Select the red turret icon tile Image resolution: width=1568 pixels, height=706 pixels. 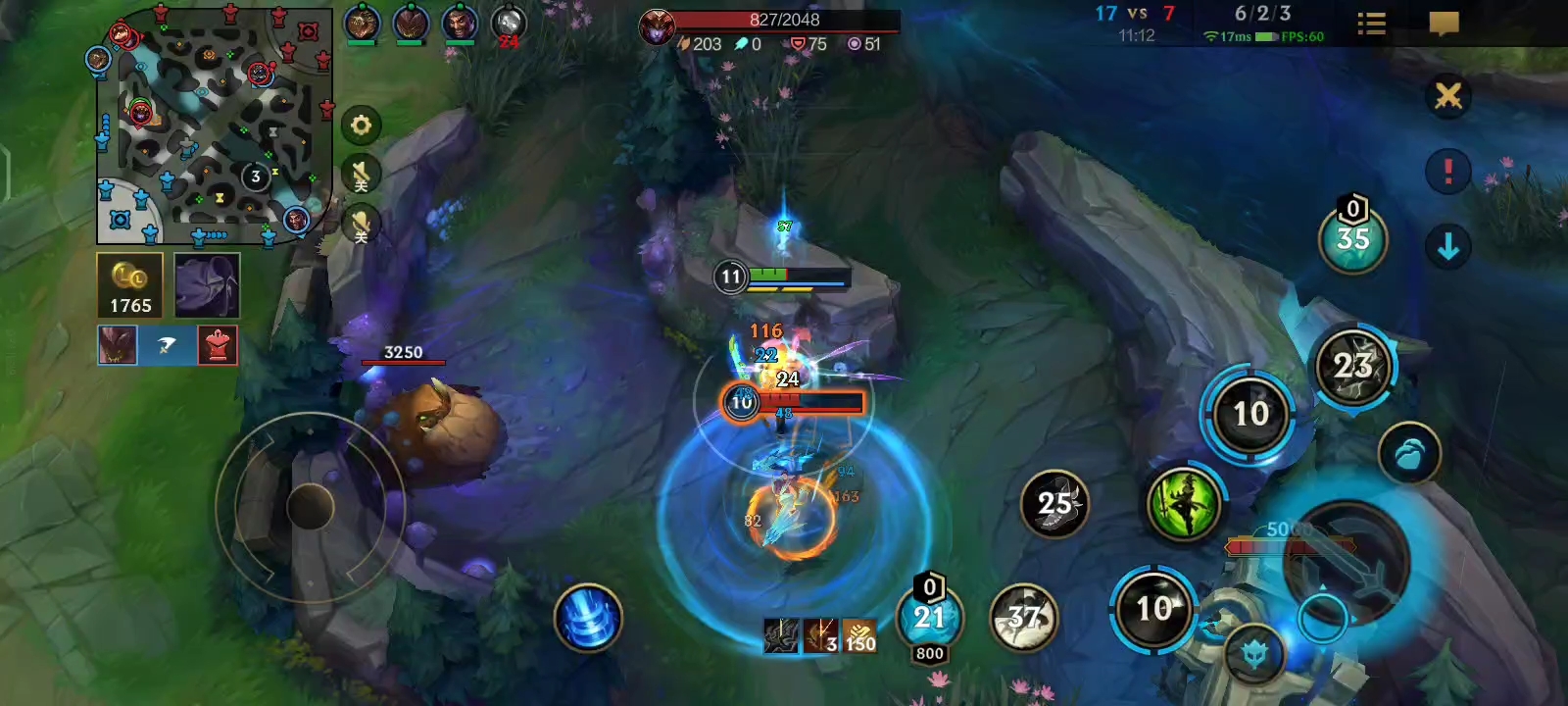(x=218, y=346)
